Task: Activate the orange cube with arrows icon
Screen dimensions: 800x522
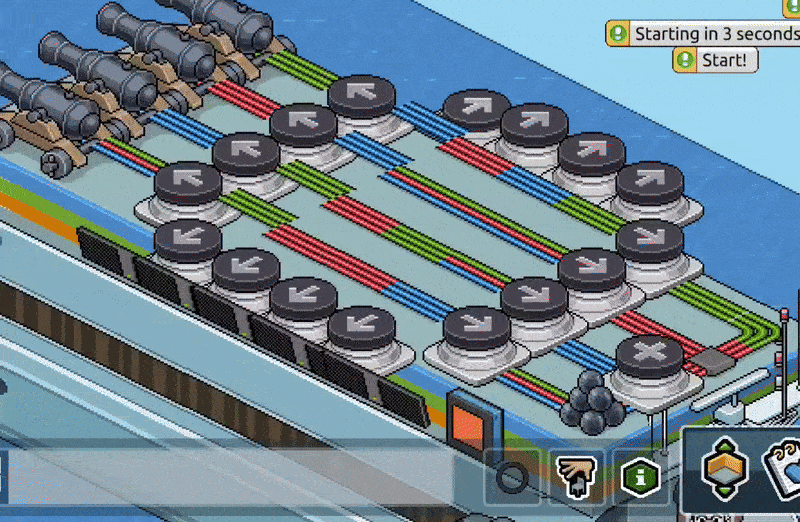Action: coord(722,472)
